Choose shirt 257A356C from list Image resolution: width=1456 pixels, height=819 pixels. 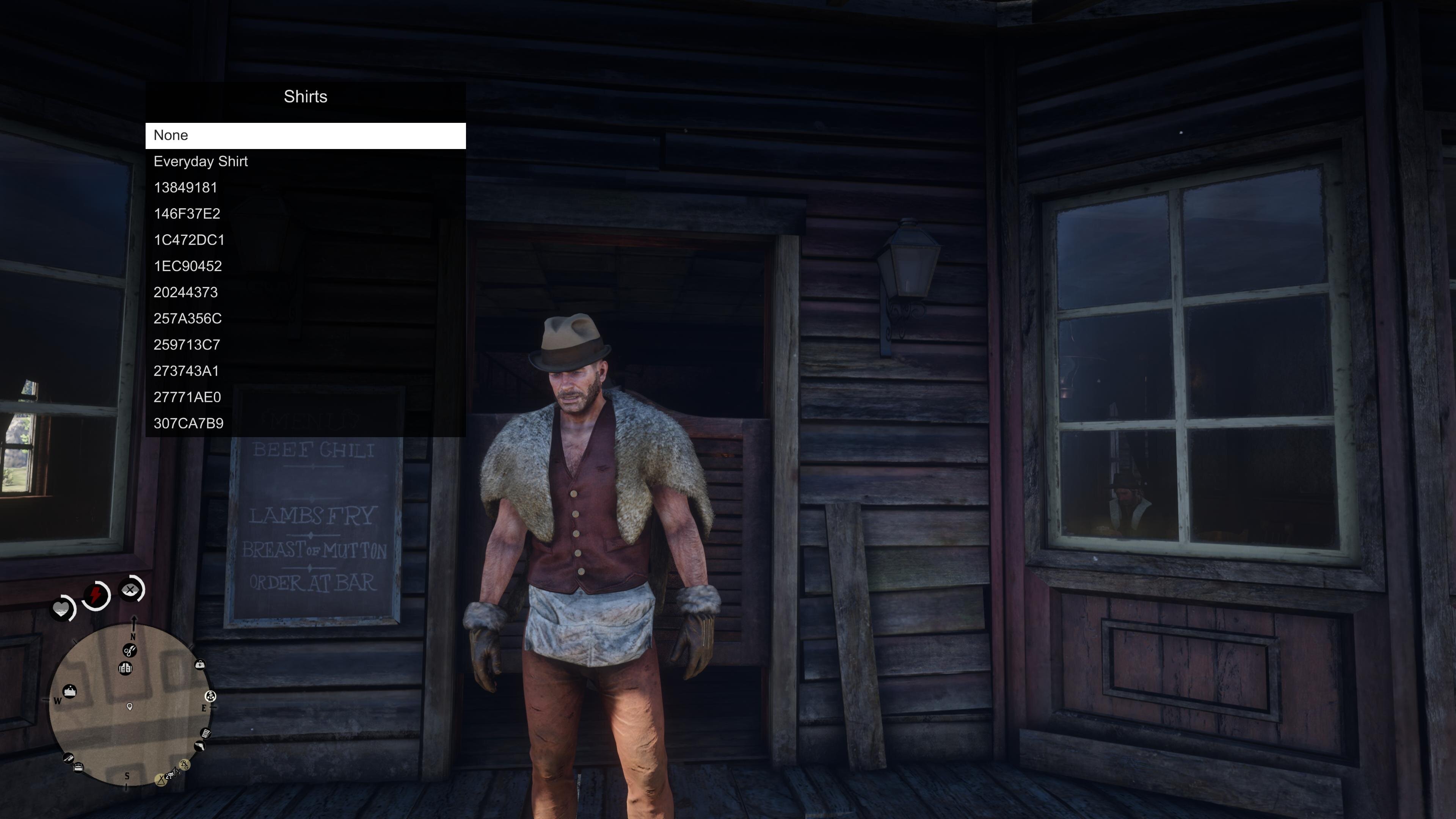305,319
